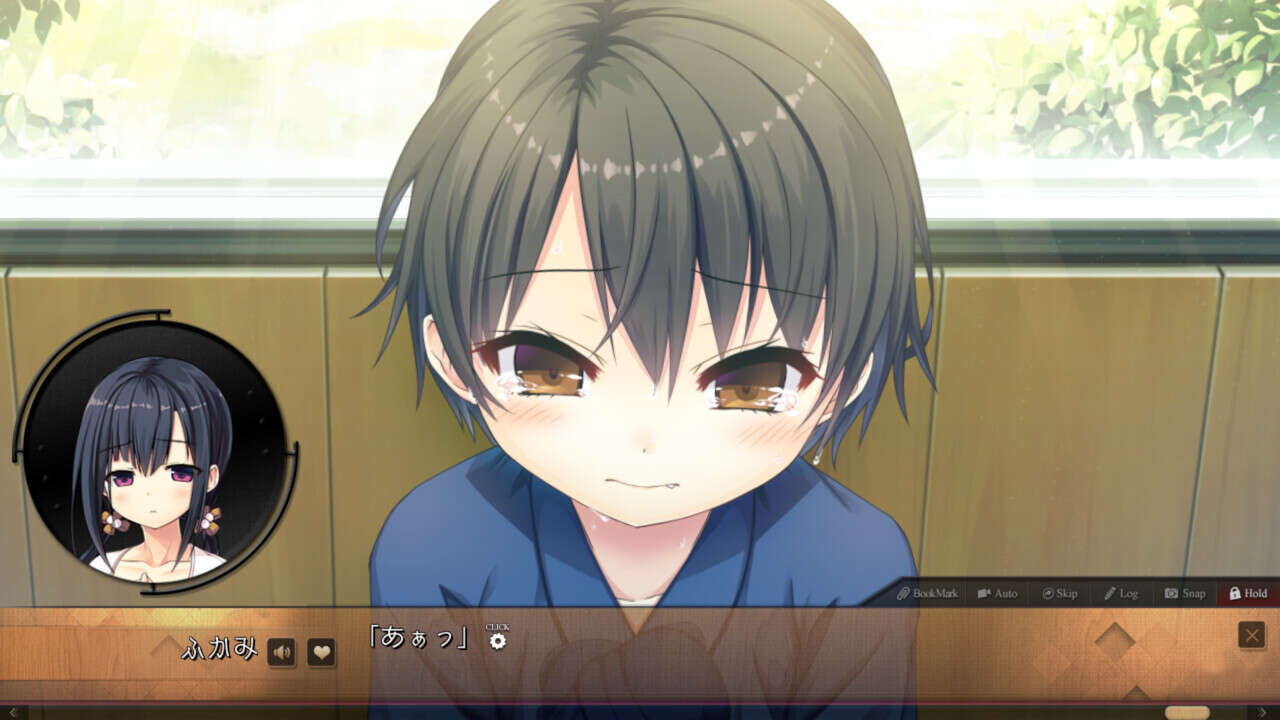The width and height of the screenshot is (1280, 720).
Task: Replay Fukami's voice line via speaker icon
Action: 282,652
